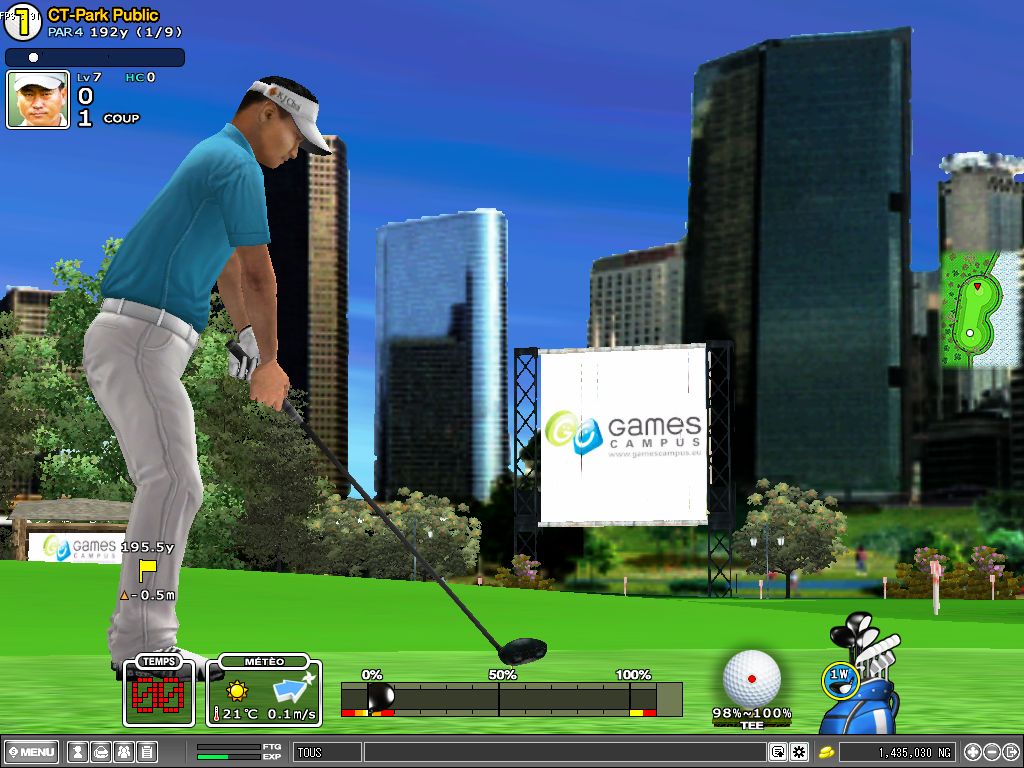Screen dimensions: 1024x768
Task: Click the round plus button
Action: tap(972, 752)
